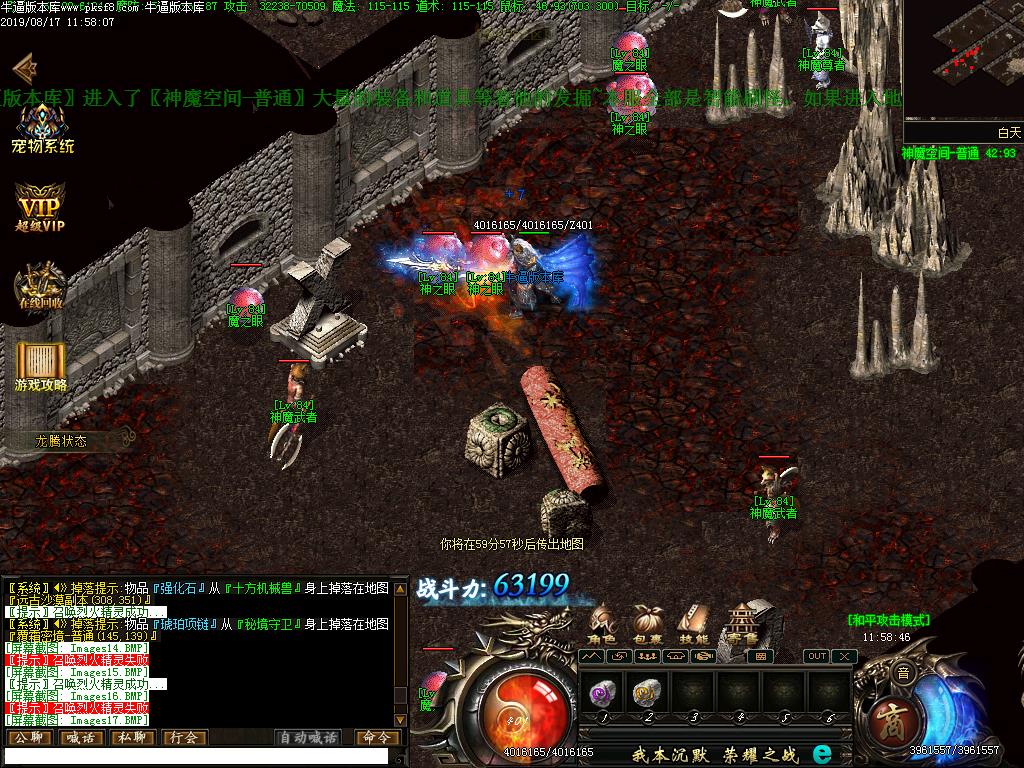The height and width of the screenshot is (768, 1024).
Task: Open the 游戏攻略 game guide scroll
Action: click(x=41, y=366)
